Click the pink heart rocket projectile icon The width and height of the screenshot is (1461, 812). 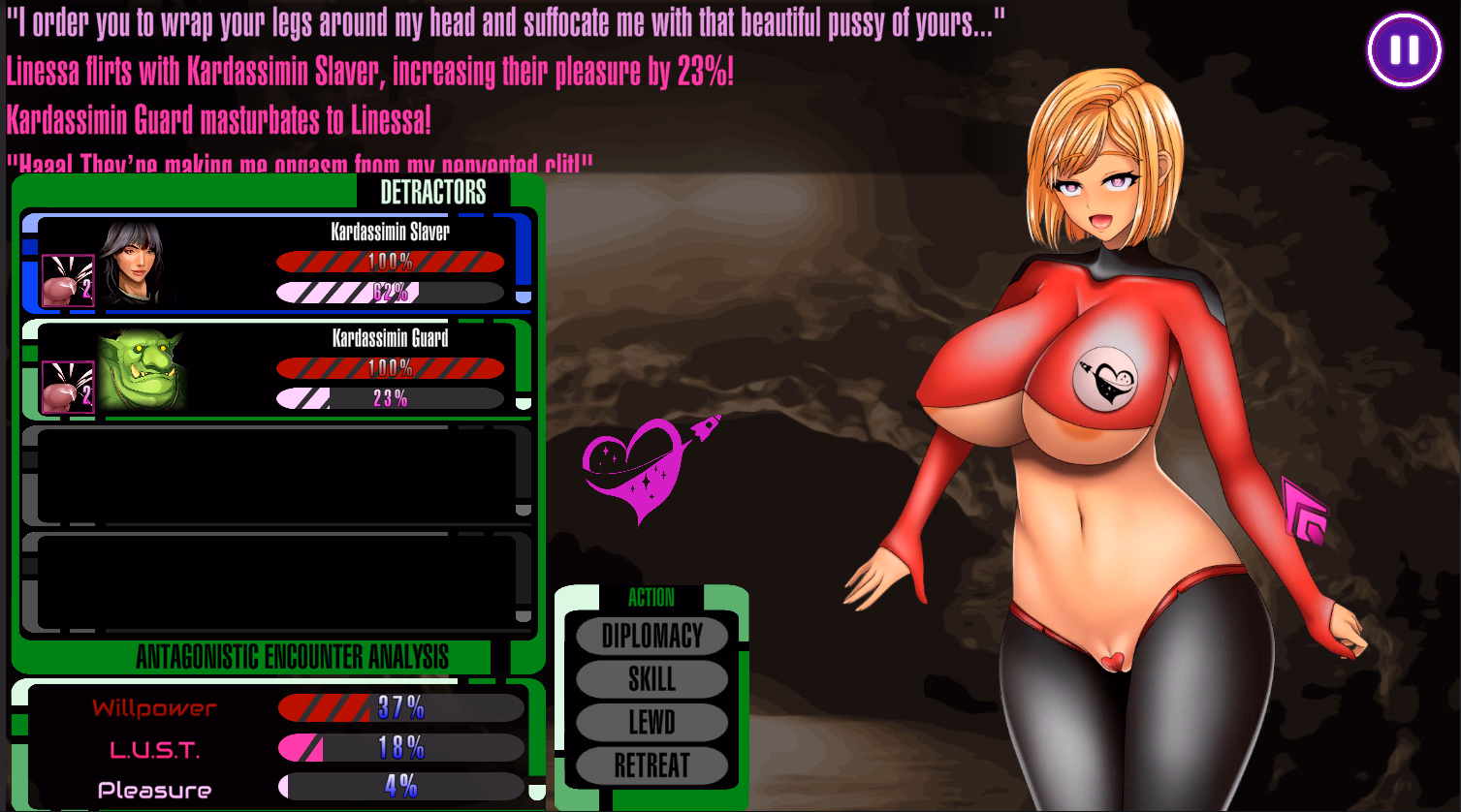[647, 470]
